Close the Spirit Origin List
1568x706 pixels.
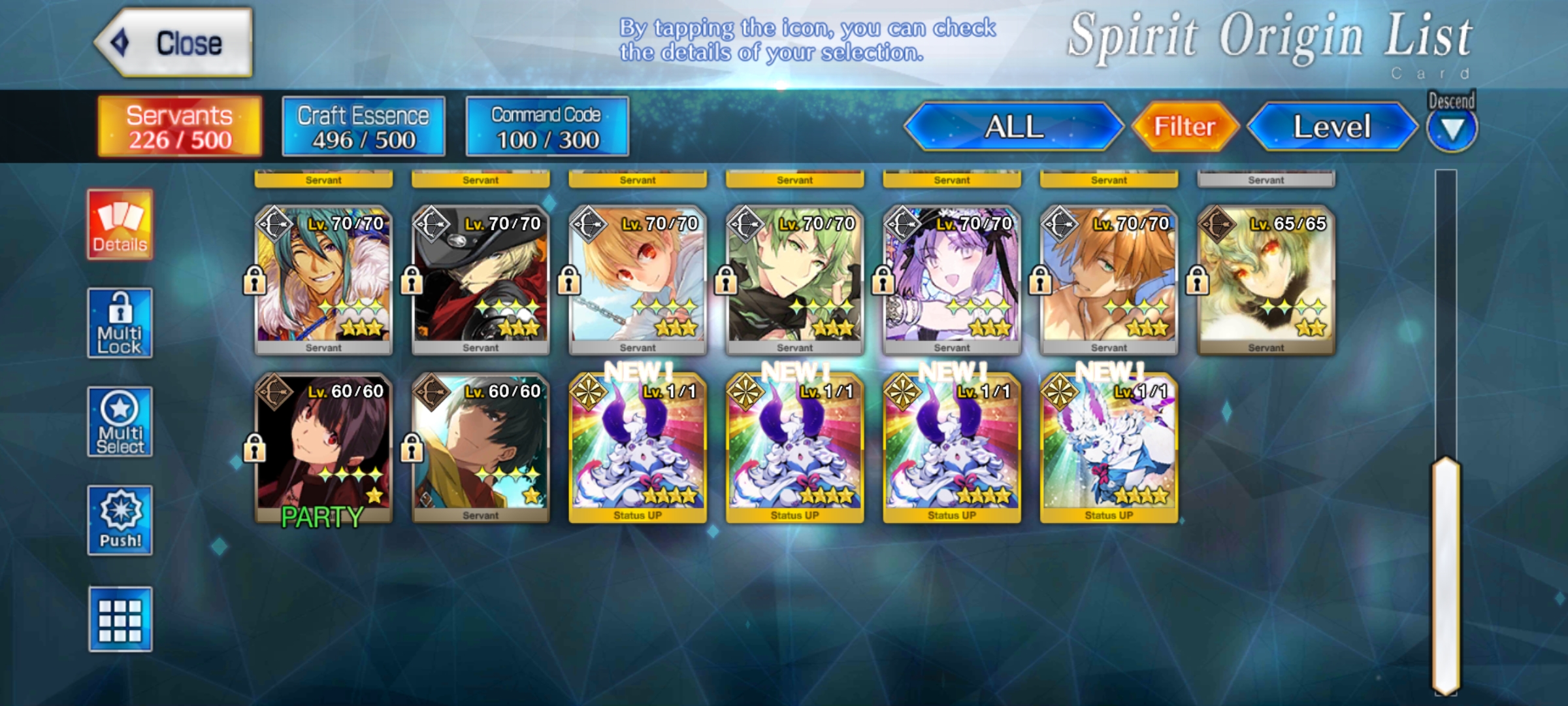click(174, 43)
